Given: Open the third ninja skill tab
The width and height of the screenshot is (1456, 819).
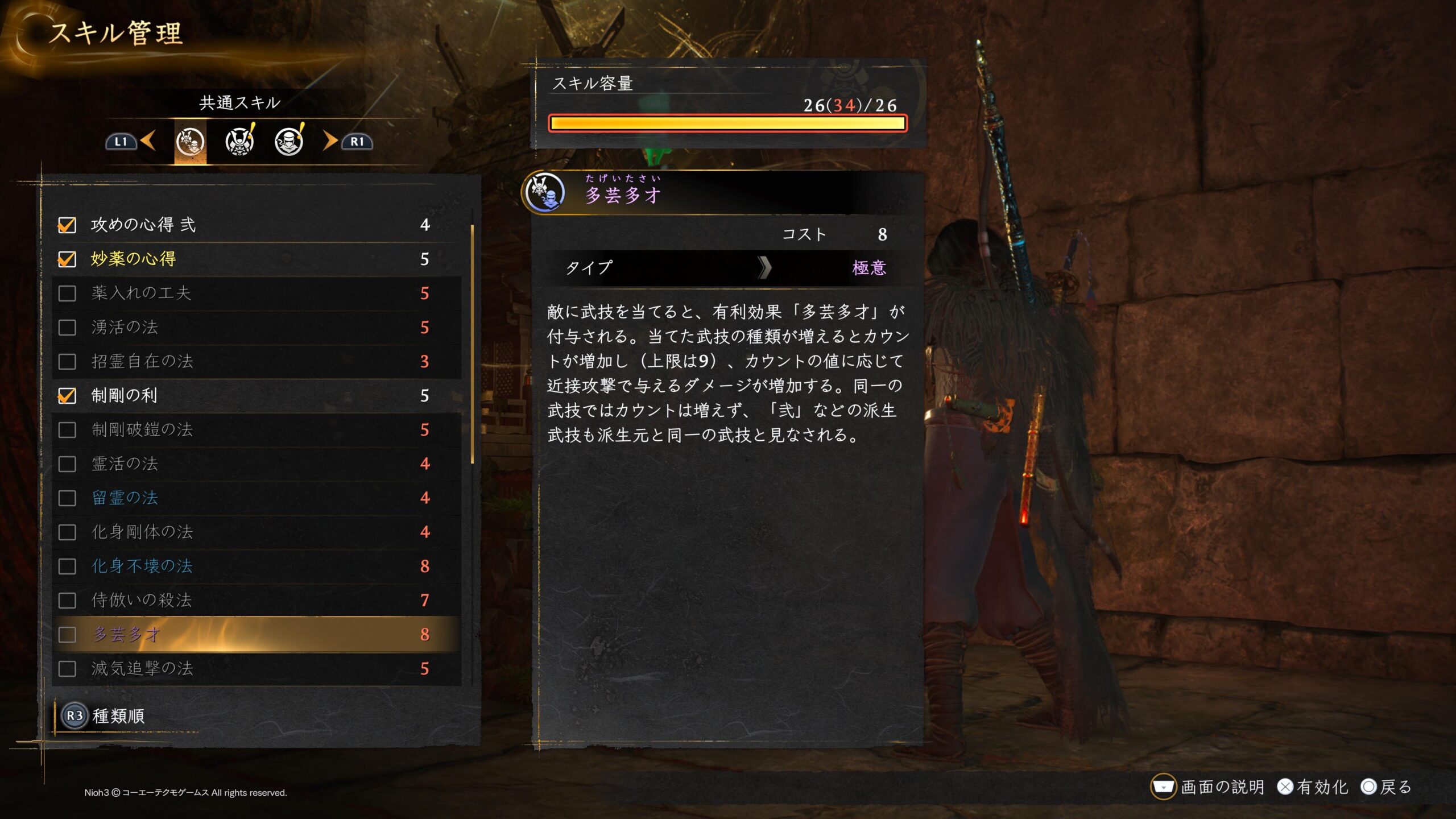Looking at the screenshot, I should tap(289, 142).
